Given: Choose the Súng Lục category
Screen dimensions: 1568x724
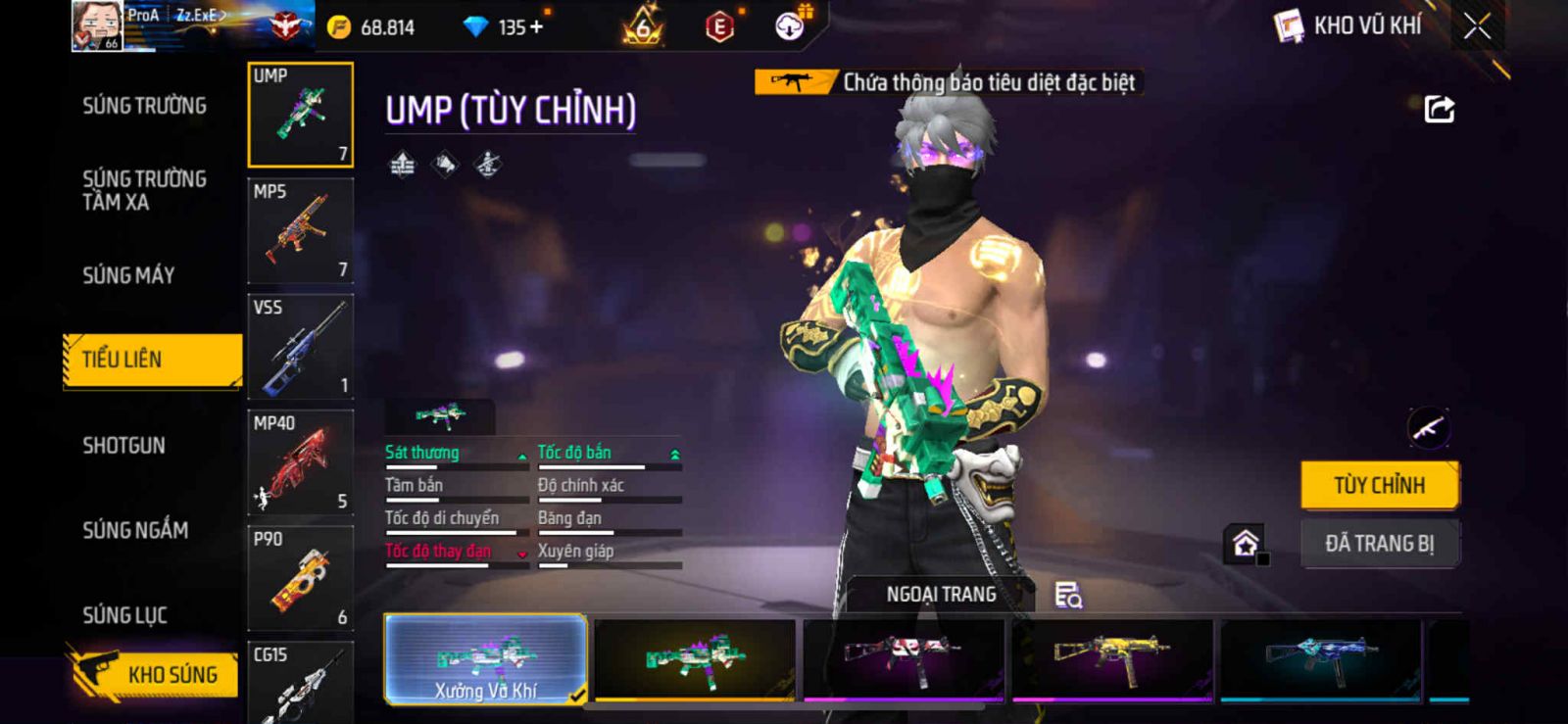Looking at the screenshot, I should click(124, 615).
